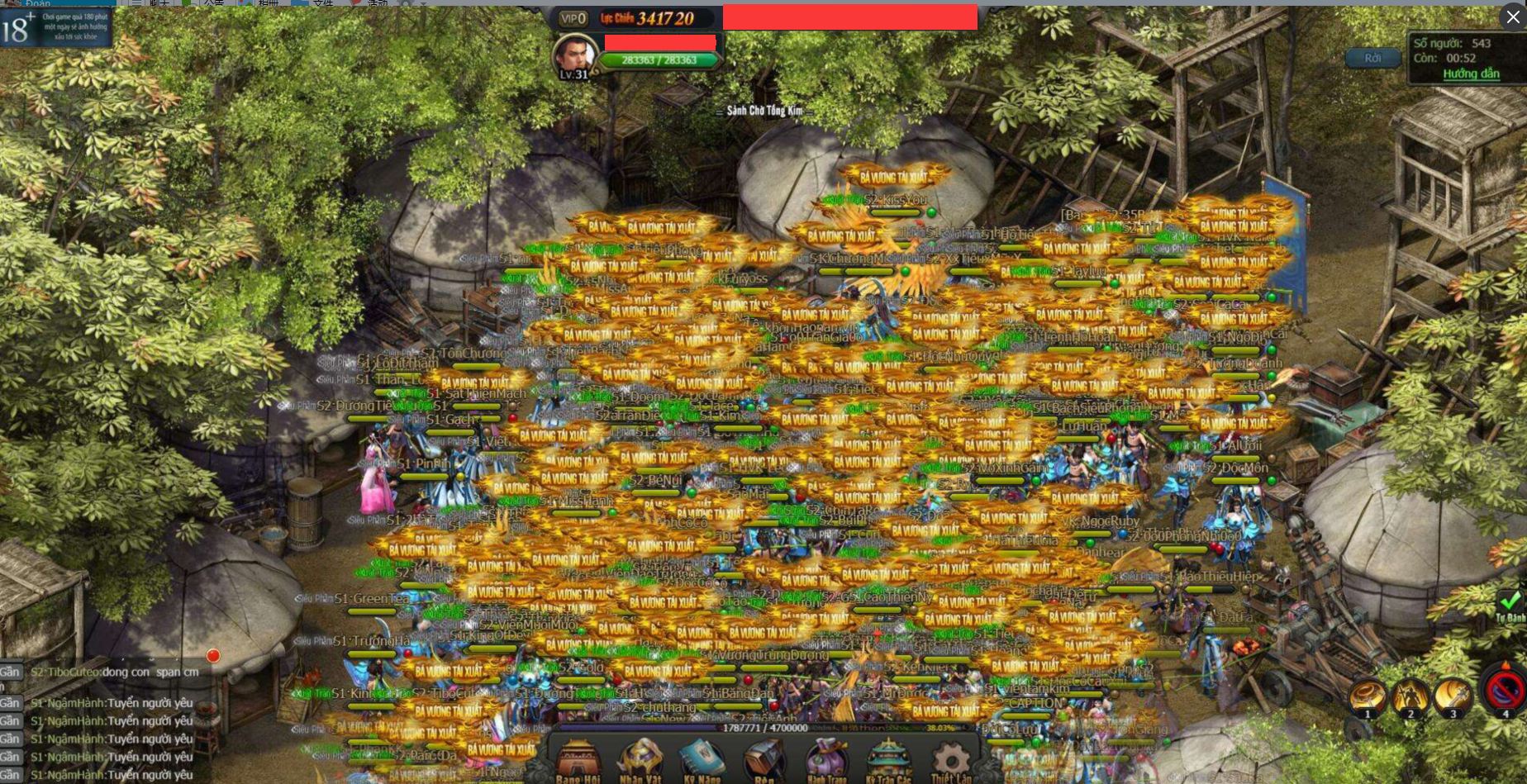Open the Nhân Vật character sheet
This screenshot has height=784, width=1527.
(x=640, y=760)
